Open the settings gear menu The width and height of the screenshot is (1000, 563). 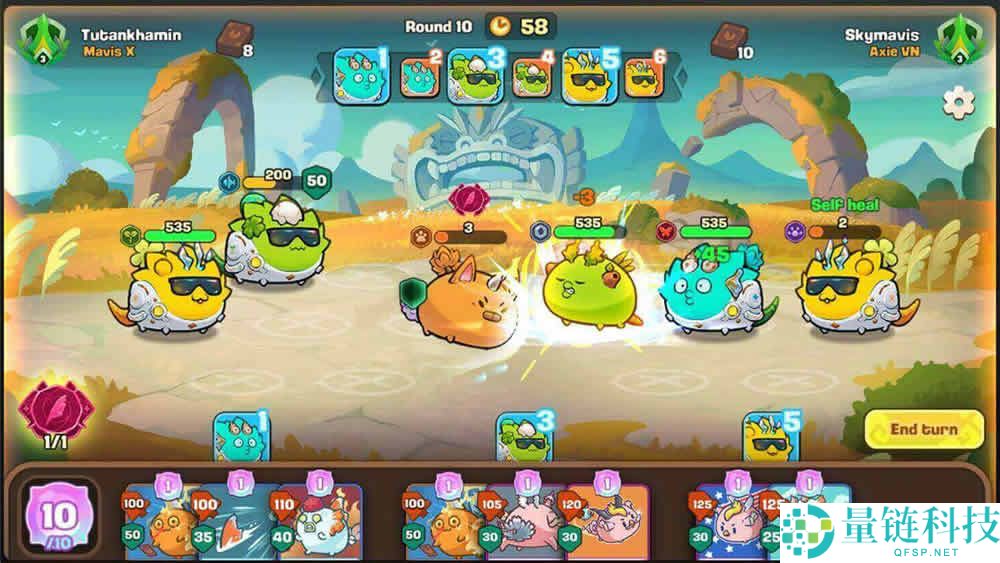[x=959, y=102]
